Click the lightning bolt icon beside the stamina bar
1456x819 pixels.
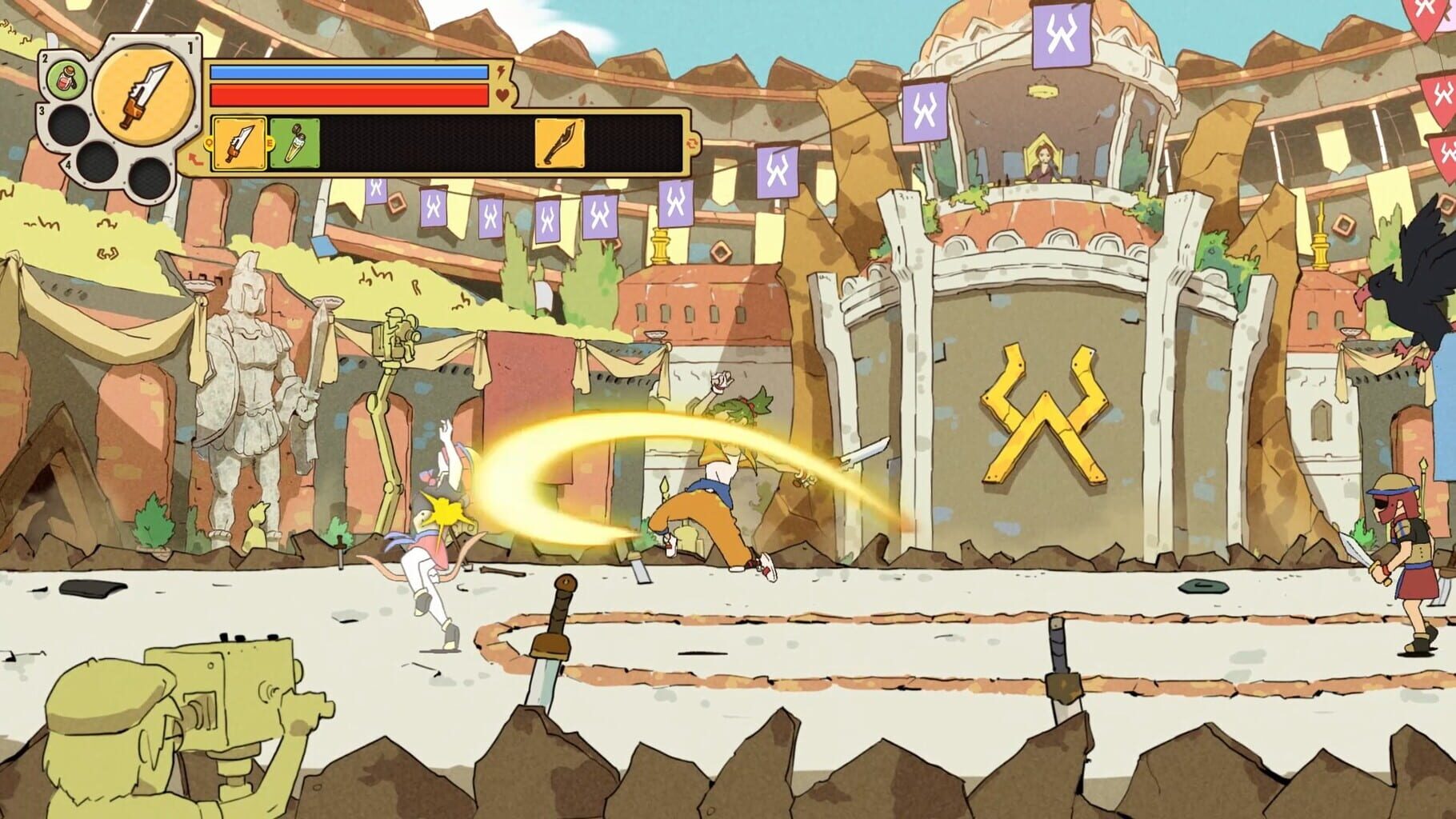point(501,71)
